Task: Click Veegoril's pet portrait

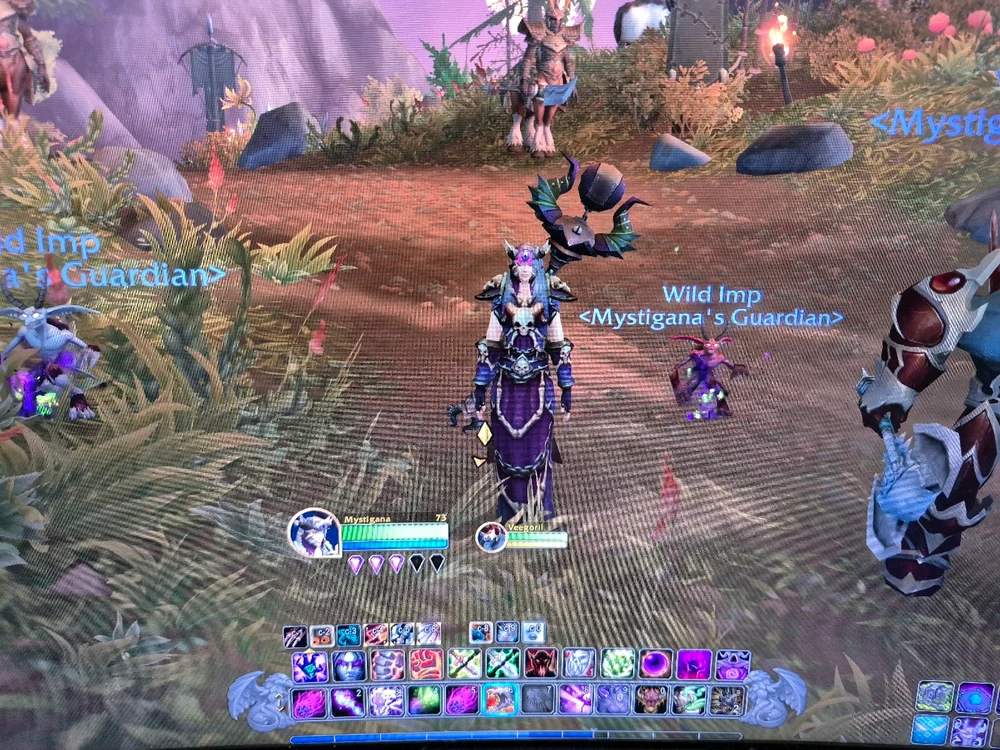Action: 490,537
